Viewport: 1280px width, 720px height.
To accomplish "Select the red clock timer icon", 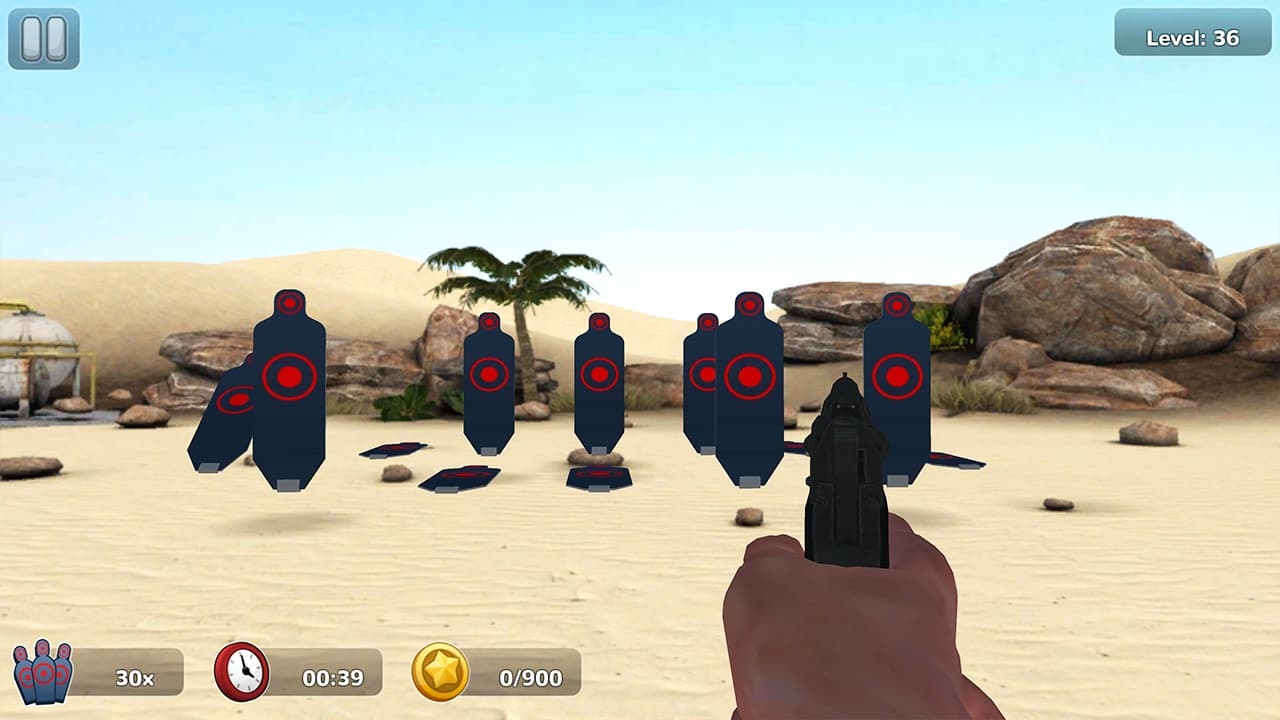I will (241, 673).
